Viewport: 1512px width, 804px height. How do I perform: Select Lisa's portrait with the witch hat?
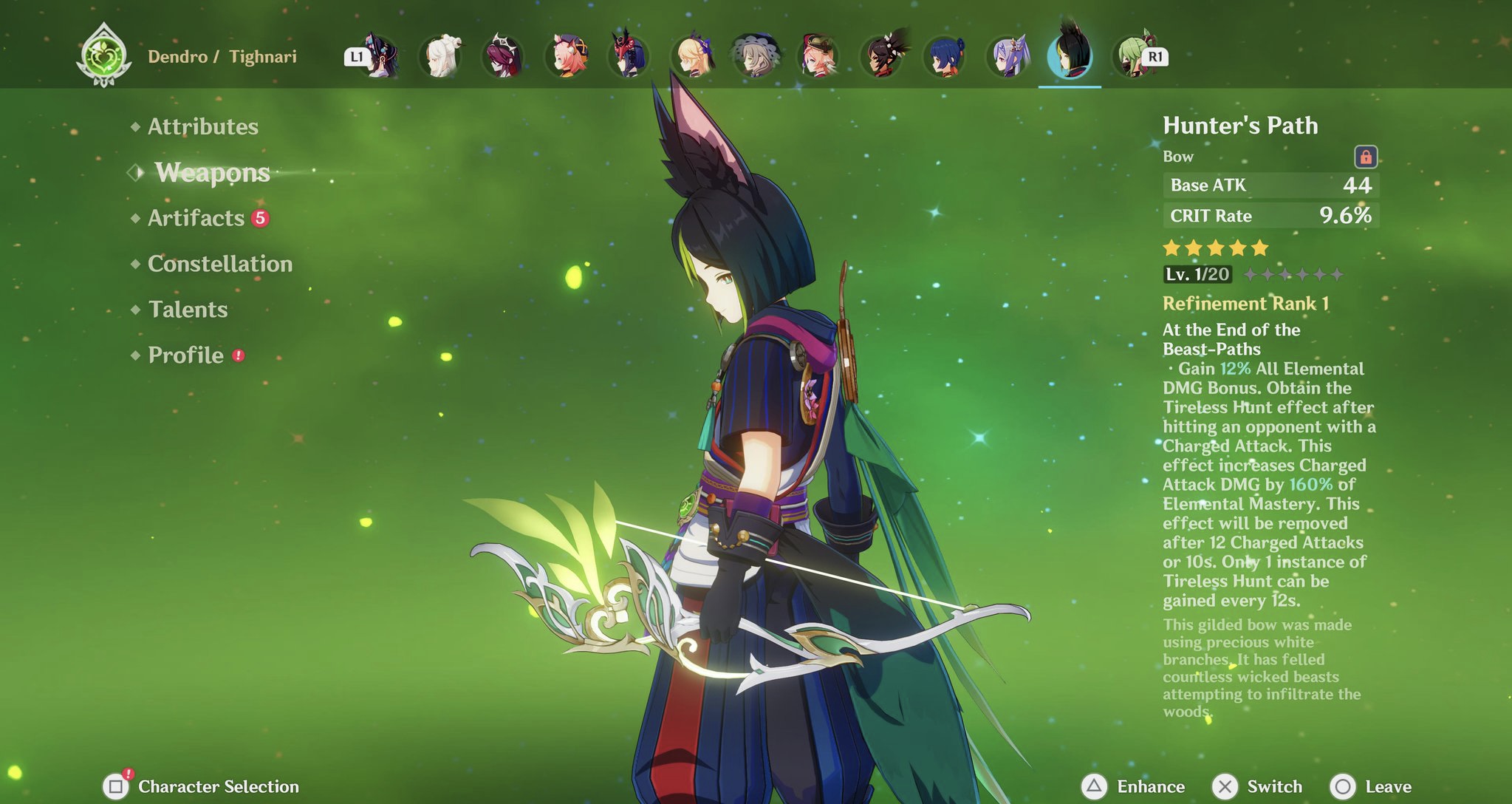(x=756, y=56)
